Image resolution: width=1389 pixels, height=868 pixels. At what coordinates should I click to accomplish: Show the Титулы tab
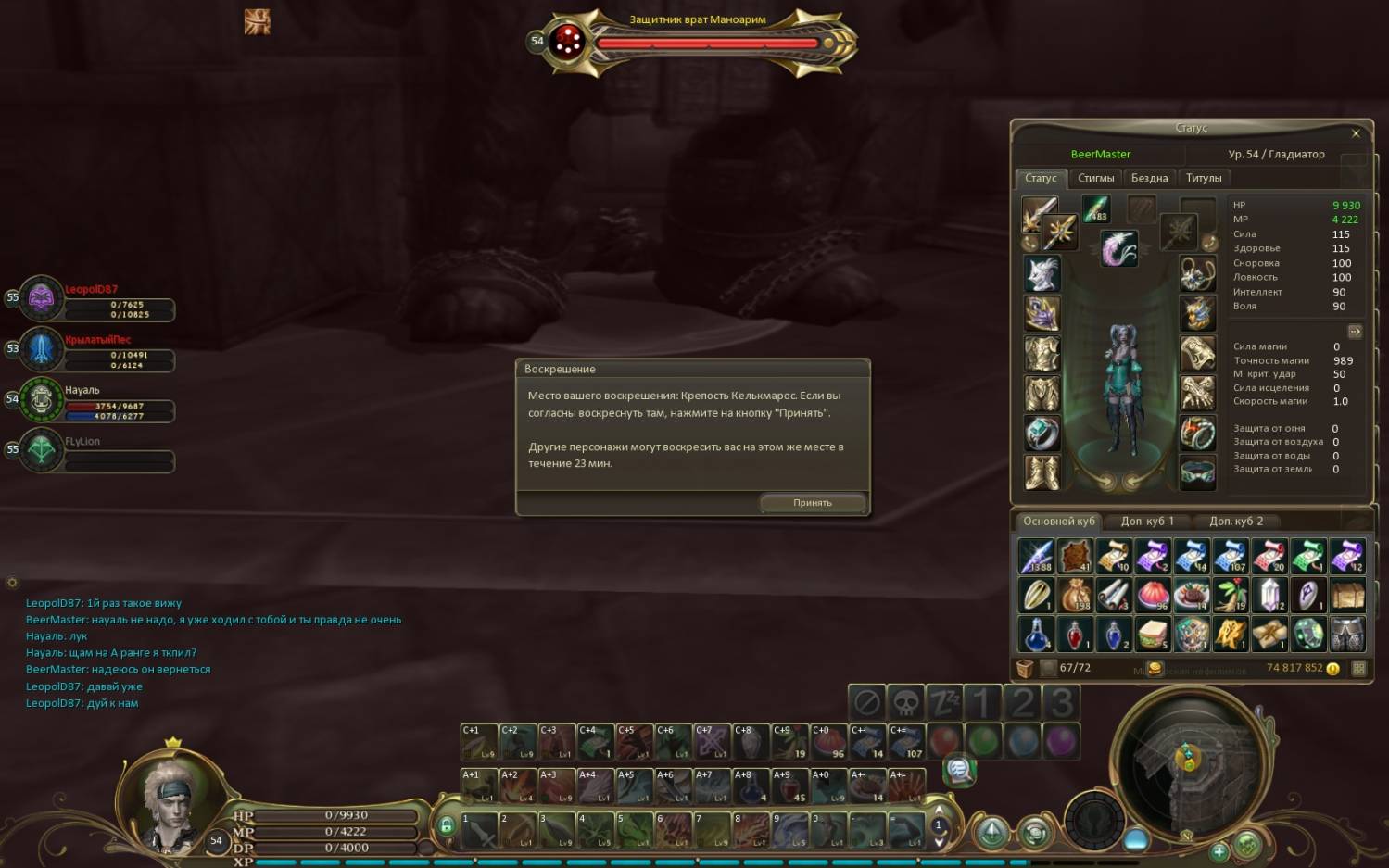(x=1204, y=178)
